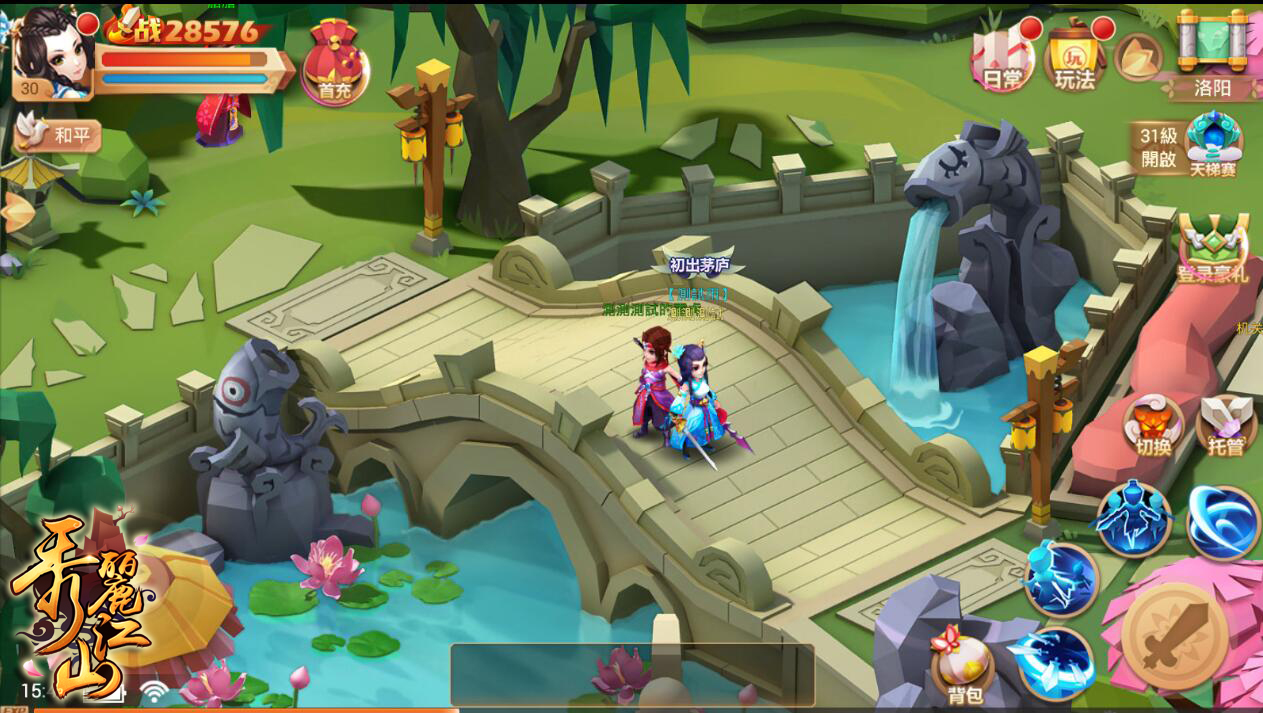The image size is (1263, 713).
Task: Open the player avatar portrait
Action: coord(52,50)
